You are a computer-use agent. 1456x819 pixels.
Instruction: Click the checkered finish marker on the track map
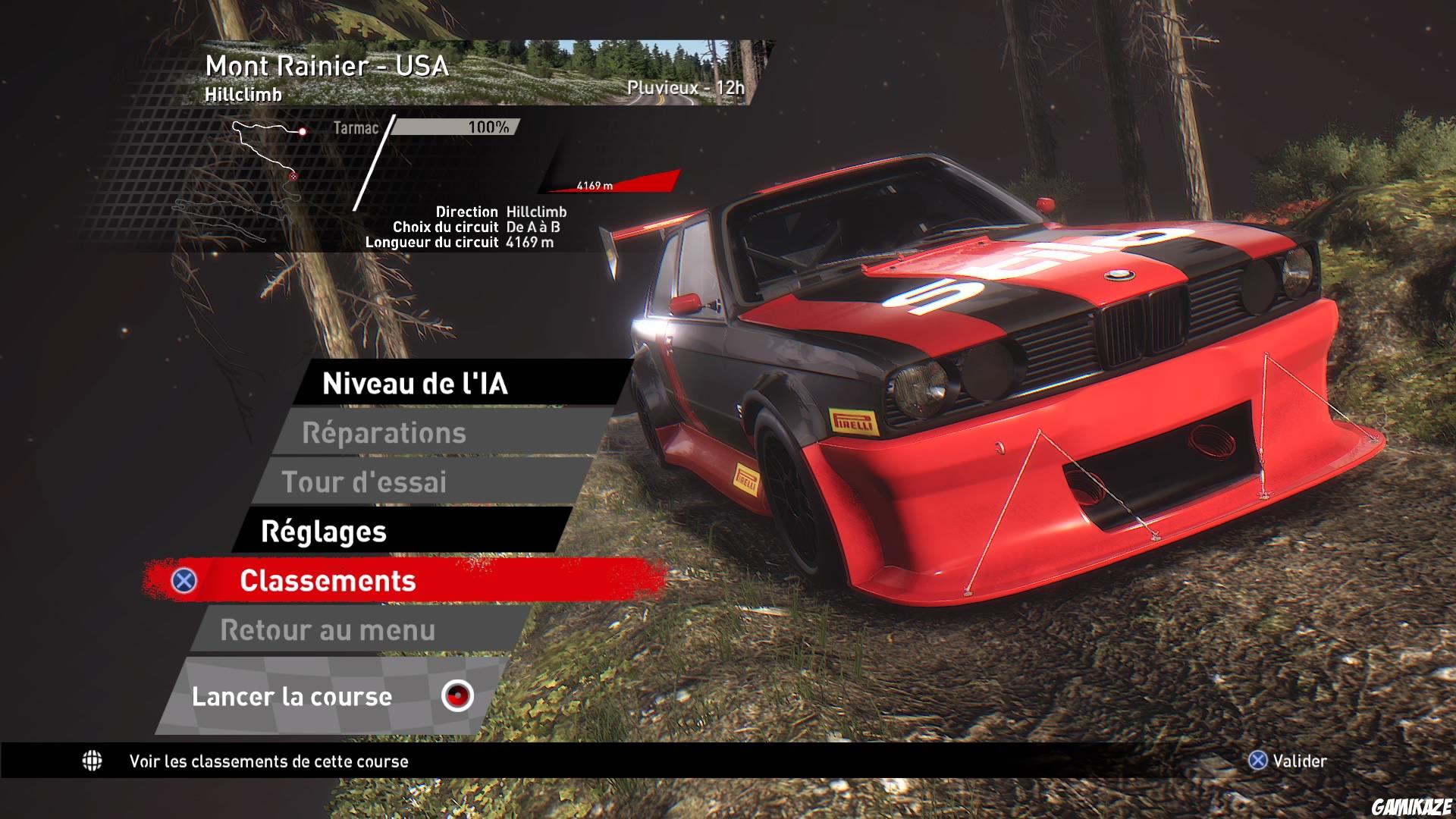tap(293, 177)
